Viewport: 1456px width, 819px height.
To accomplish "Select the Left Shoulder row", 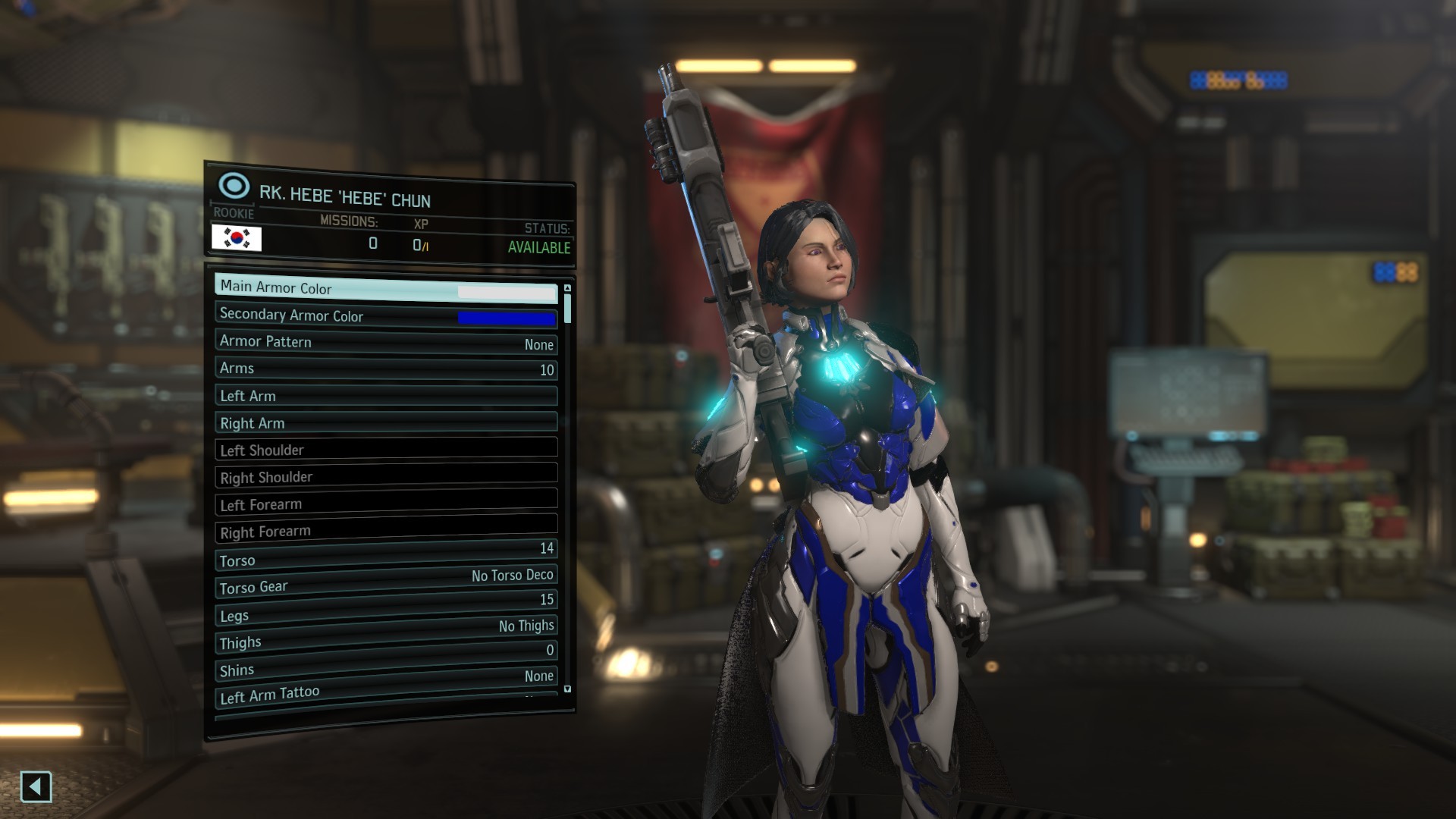I will point(386,449).
